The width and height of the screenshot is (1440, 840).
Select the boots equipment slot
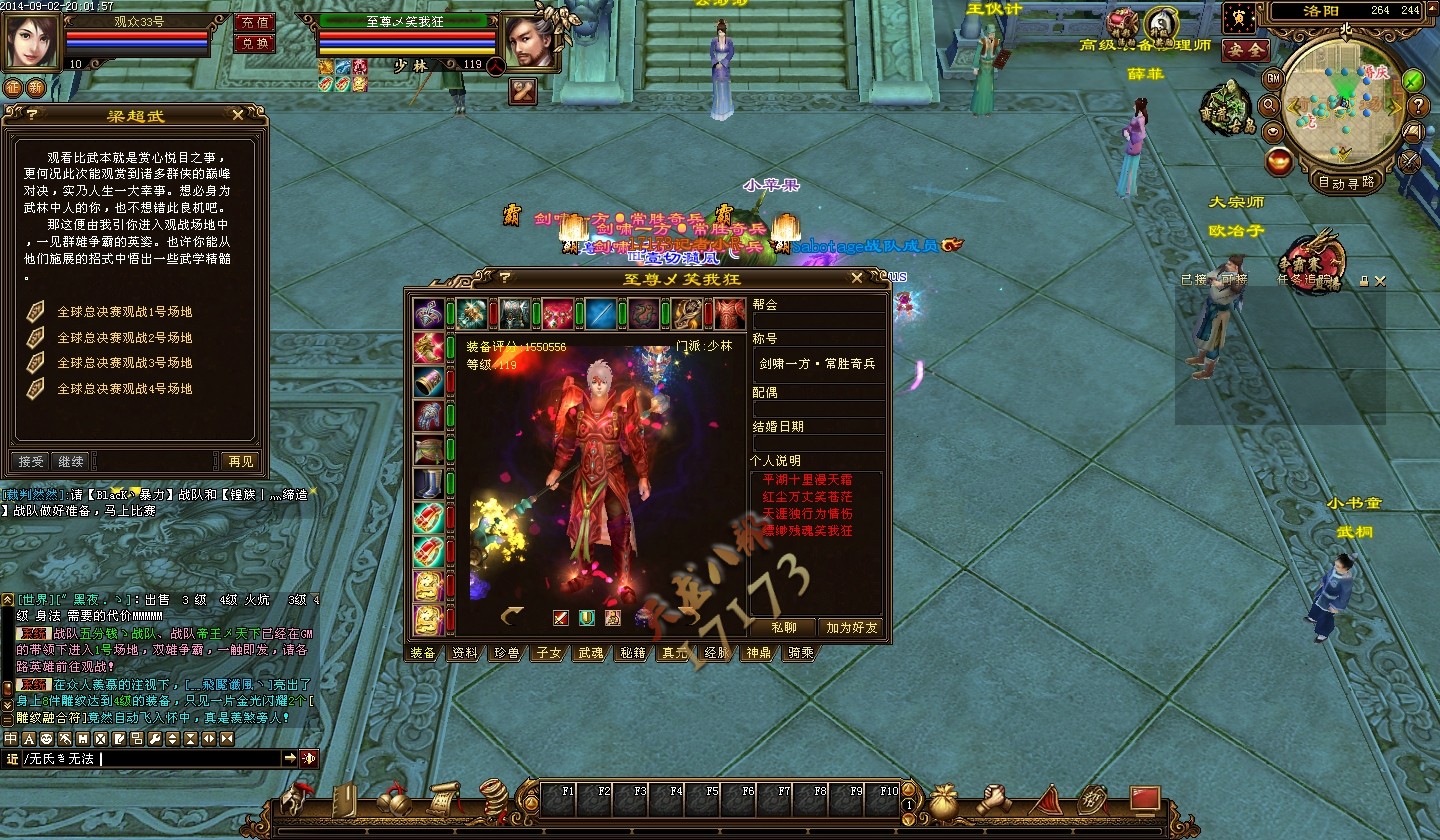(x=429, y=484)
